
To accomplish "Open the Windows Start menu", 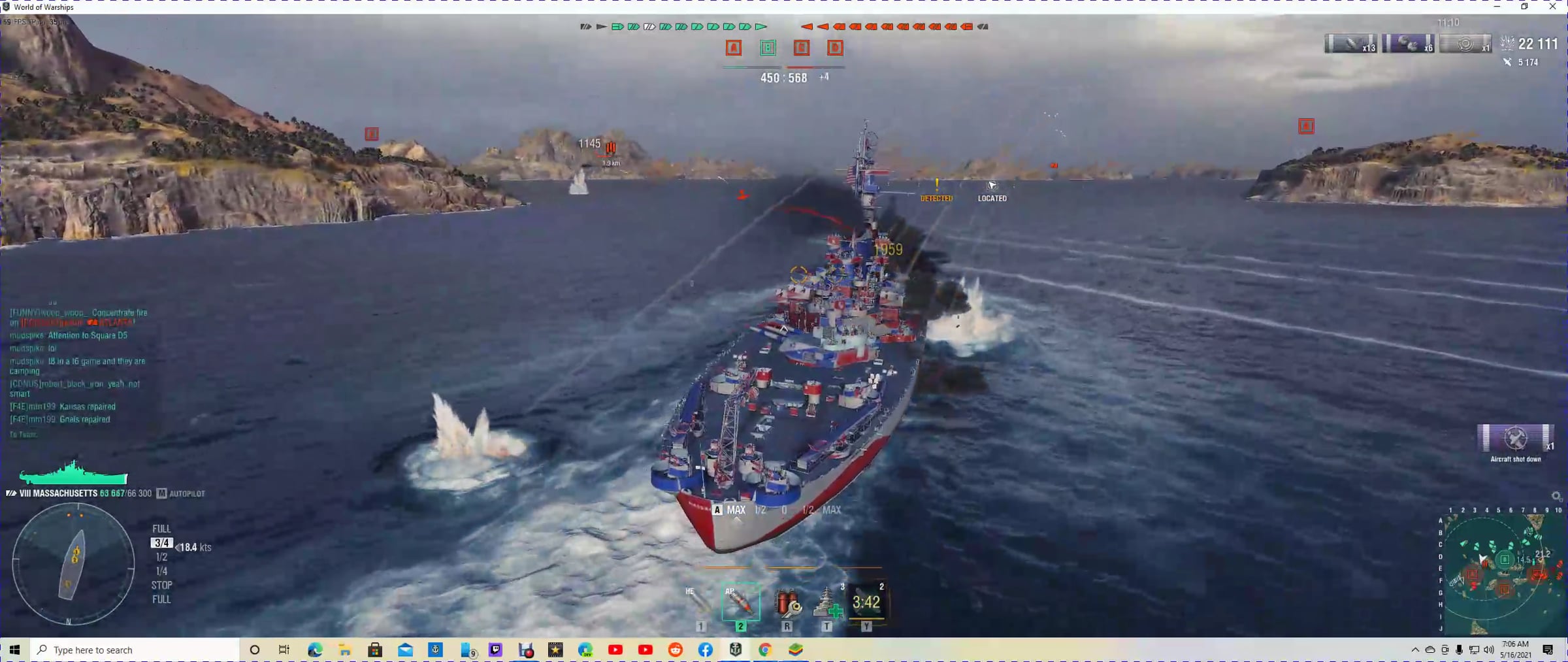I will (x=14, y=650).
